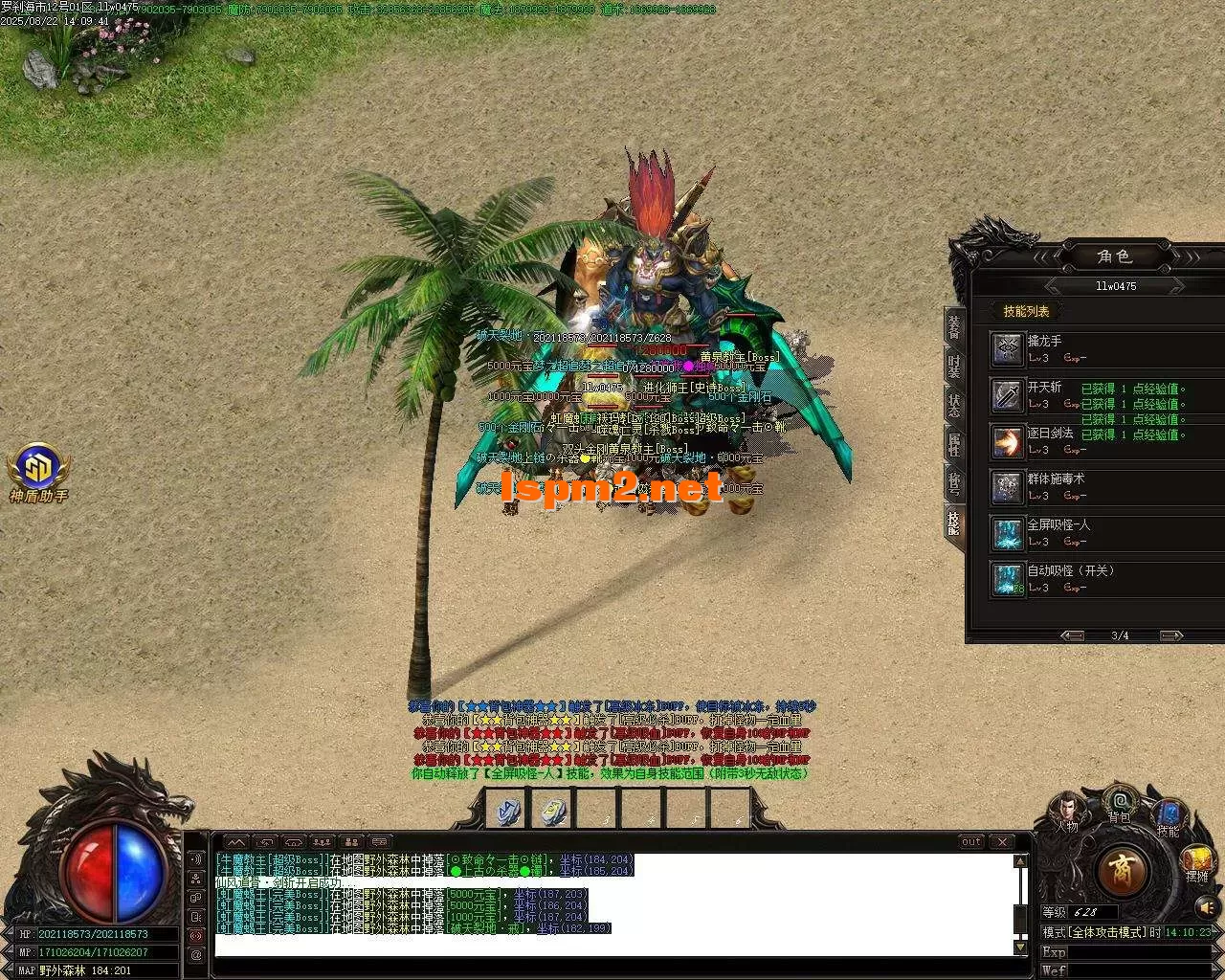1225x980 pixels.
Task: Open the 技能 skills button on the HUD
Action: [1169, 815]
